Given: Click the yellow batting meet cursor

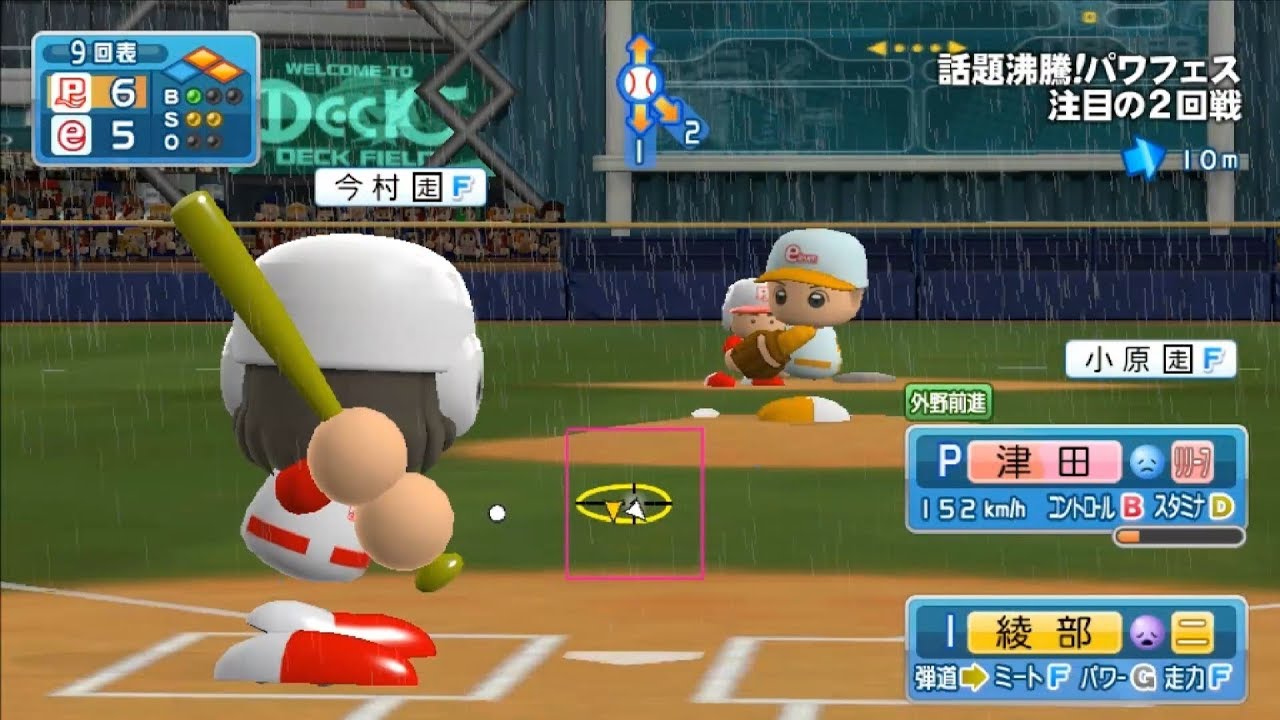Looking at the screenshot, I should pyautogui.click(x=623, y=505).
